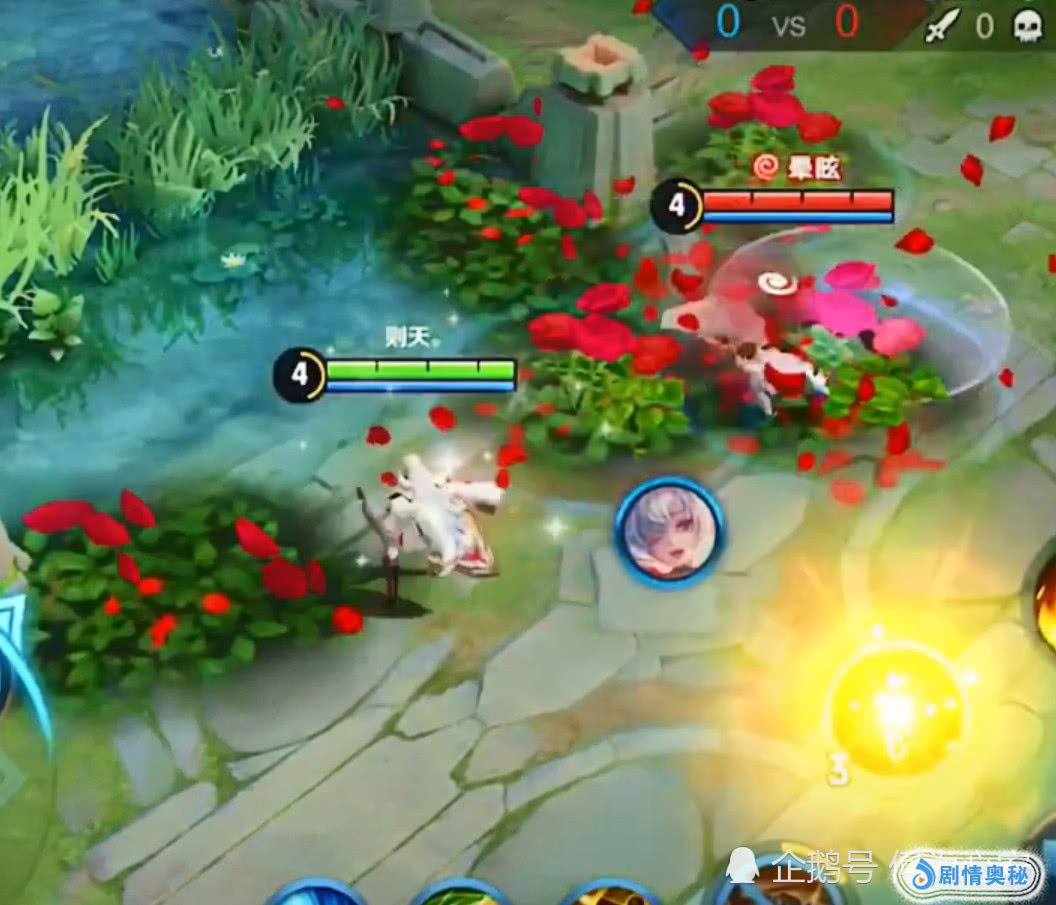Tap the enemy hero portrait lock-on icon
Viewport: 1056px width, 905px height.
[x=669, y=531]
